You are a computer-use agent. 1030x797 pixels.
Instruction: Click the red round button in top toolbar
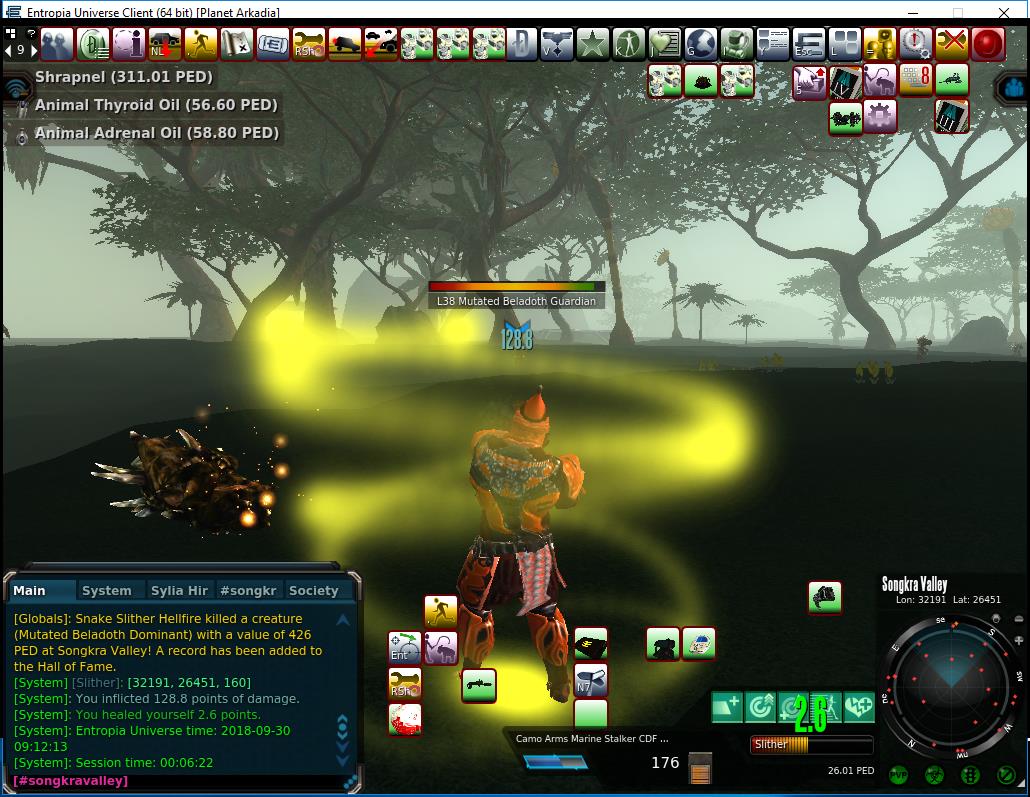[x=988, y=44]
